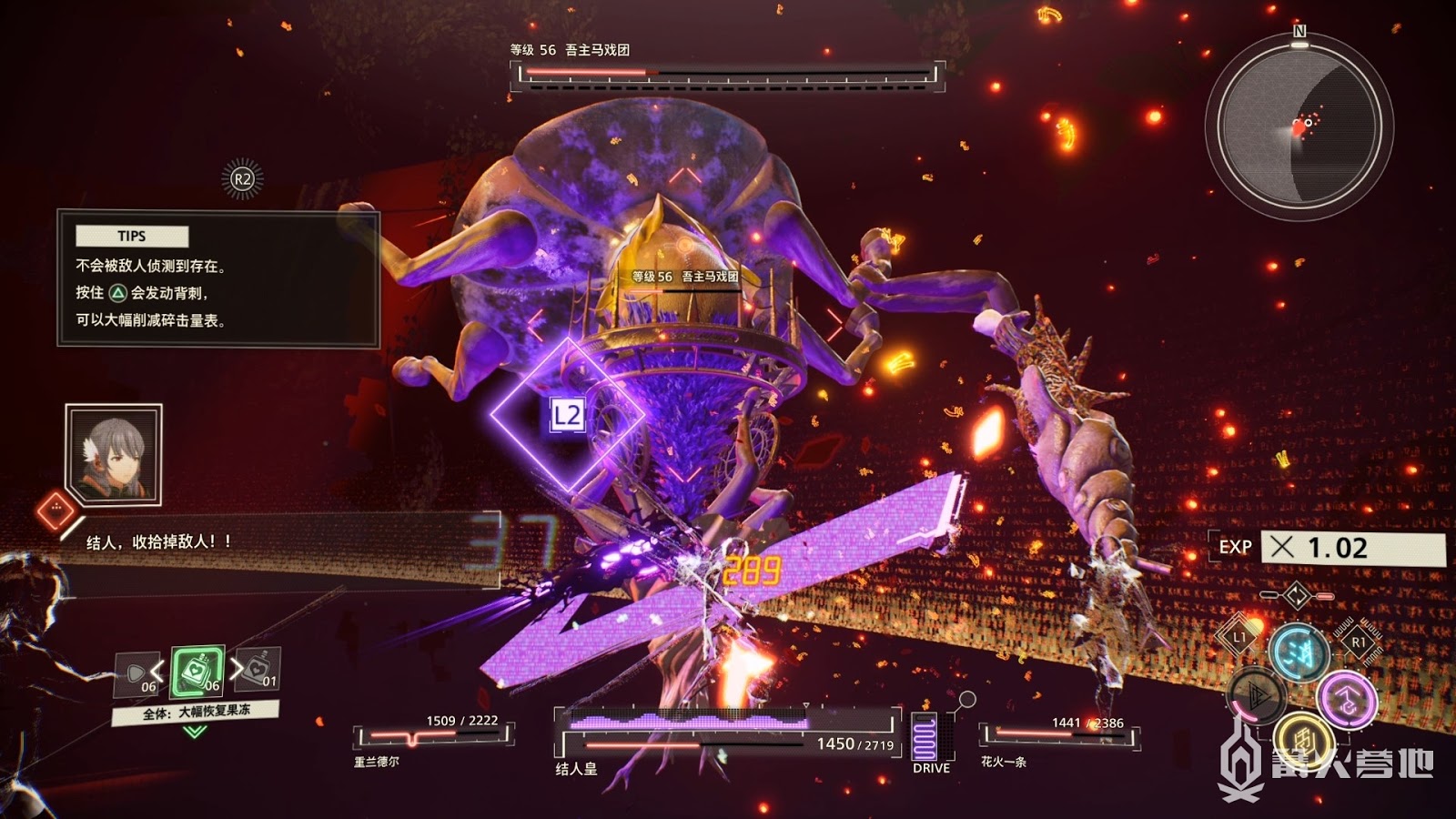The height and width of the screenshot is (819, 1456).
Task: Activate the dark triangle SAS ability
Action: coord(1257,695)
